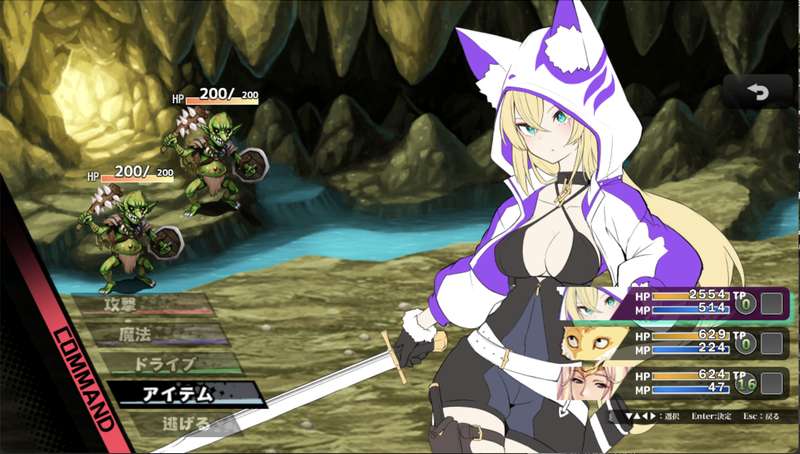Open the アイテム item menu
800x454 pixels.
click(x=186, y=394)
